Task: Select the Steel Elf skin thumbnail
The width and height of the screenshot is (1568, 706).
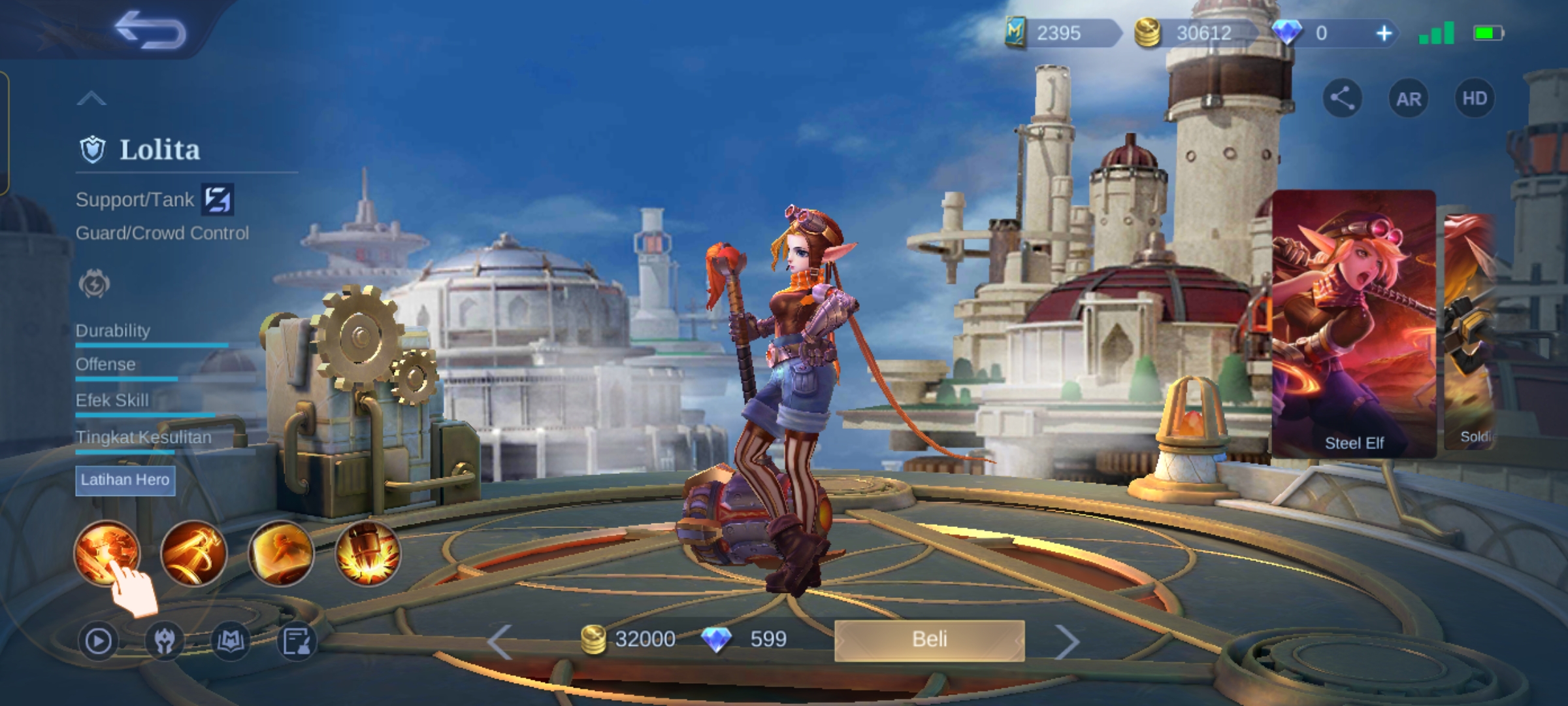Action: pos(1354,324)
